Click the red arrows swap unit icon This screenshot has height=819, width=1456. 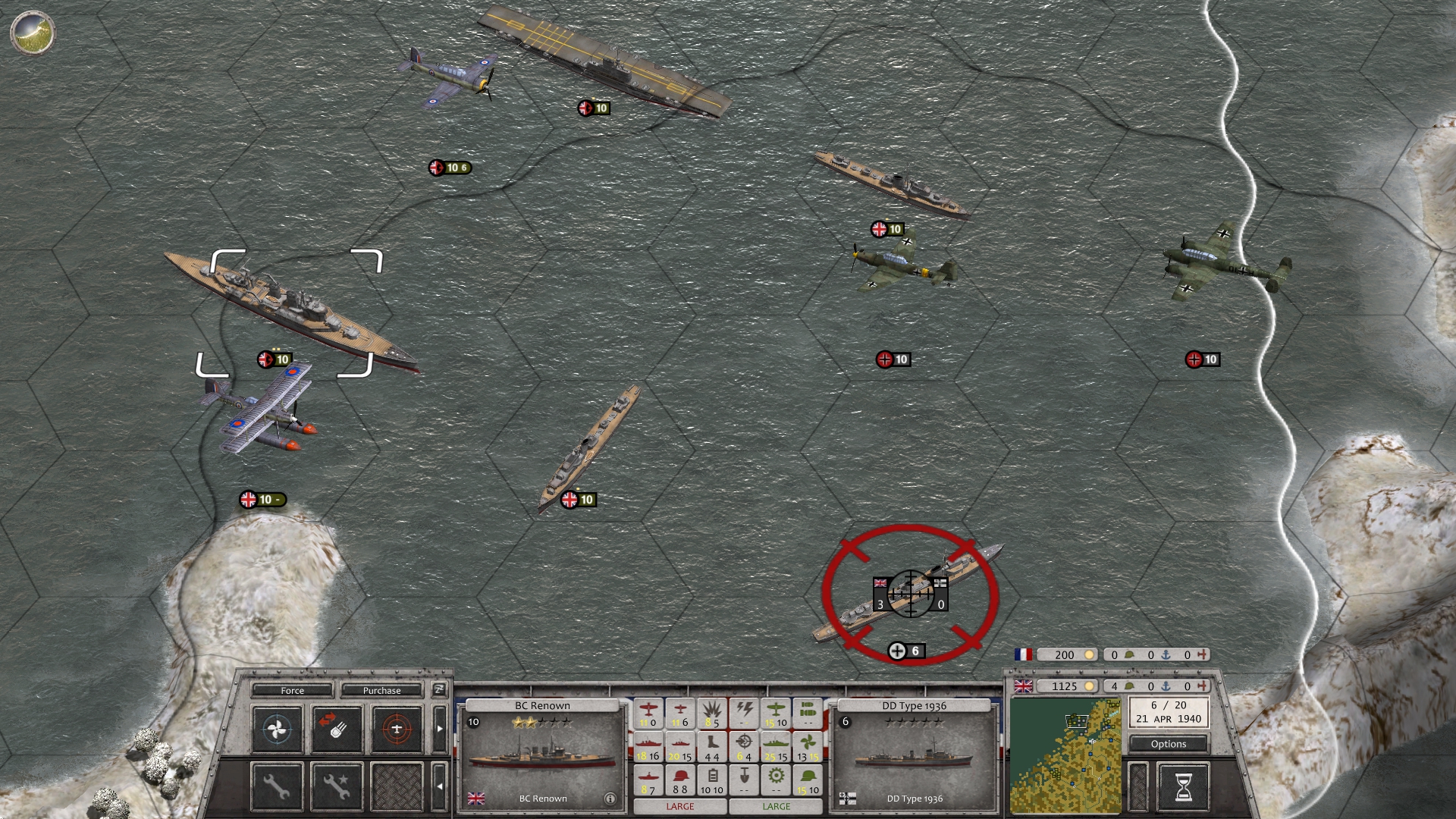[337, 730]
